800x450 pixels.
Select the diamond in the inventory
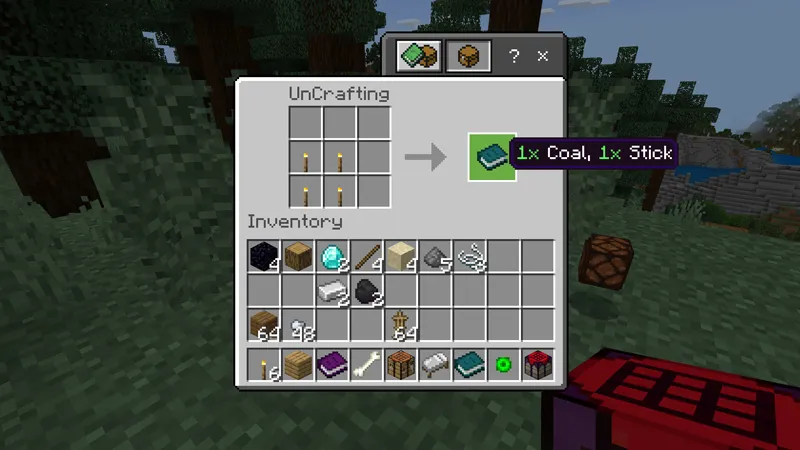tap(332, 256)
